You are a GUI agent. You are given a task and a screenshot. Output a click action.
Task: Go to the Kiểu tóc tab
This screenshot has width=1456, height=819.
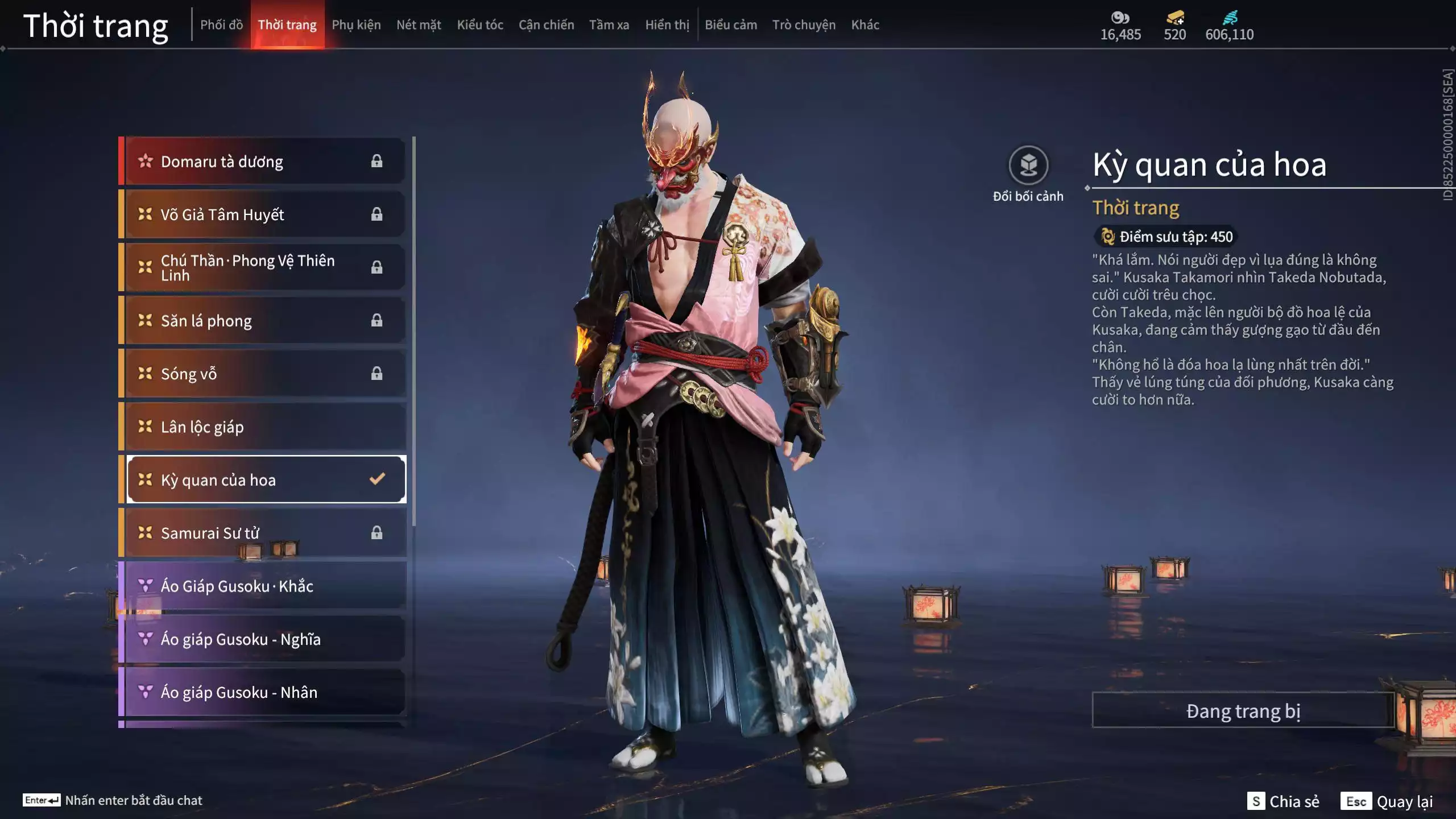(480, 25)
